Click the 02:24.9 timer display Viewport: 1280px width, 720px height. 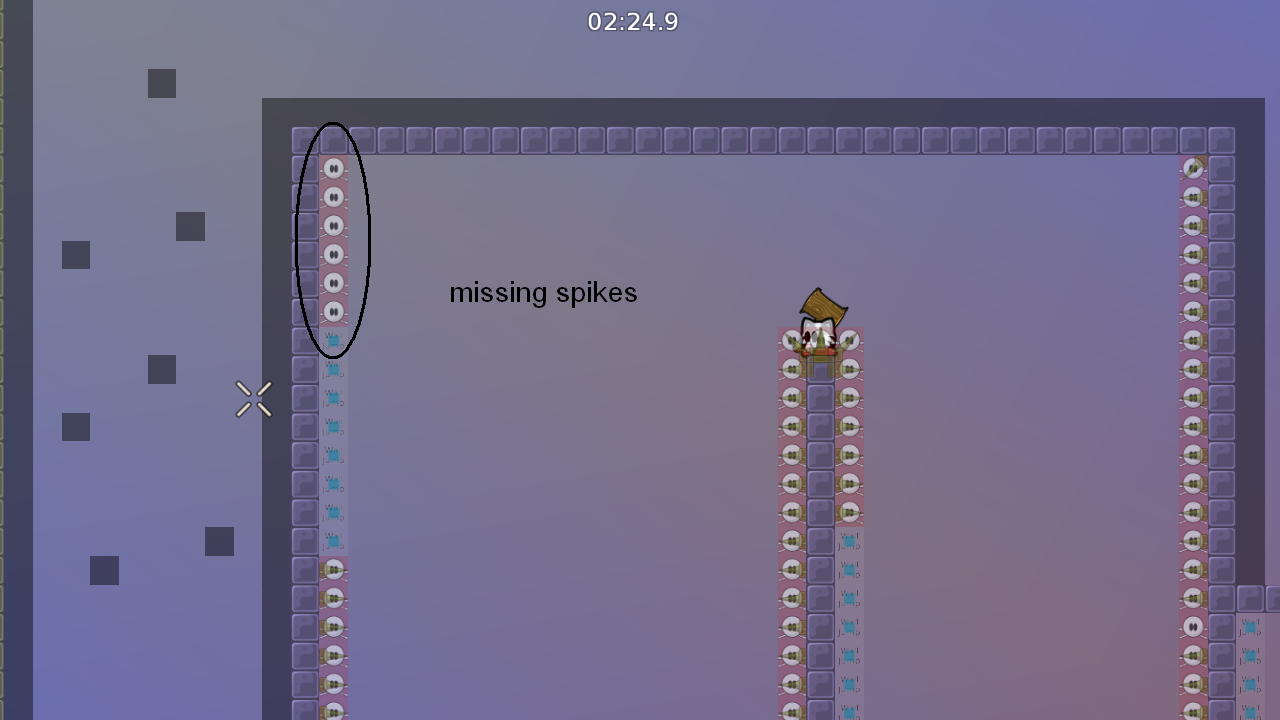point(632,22)
